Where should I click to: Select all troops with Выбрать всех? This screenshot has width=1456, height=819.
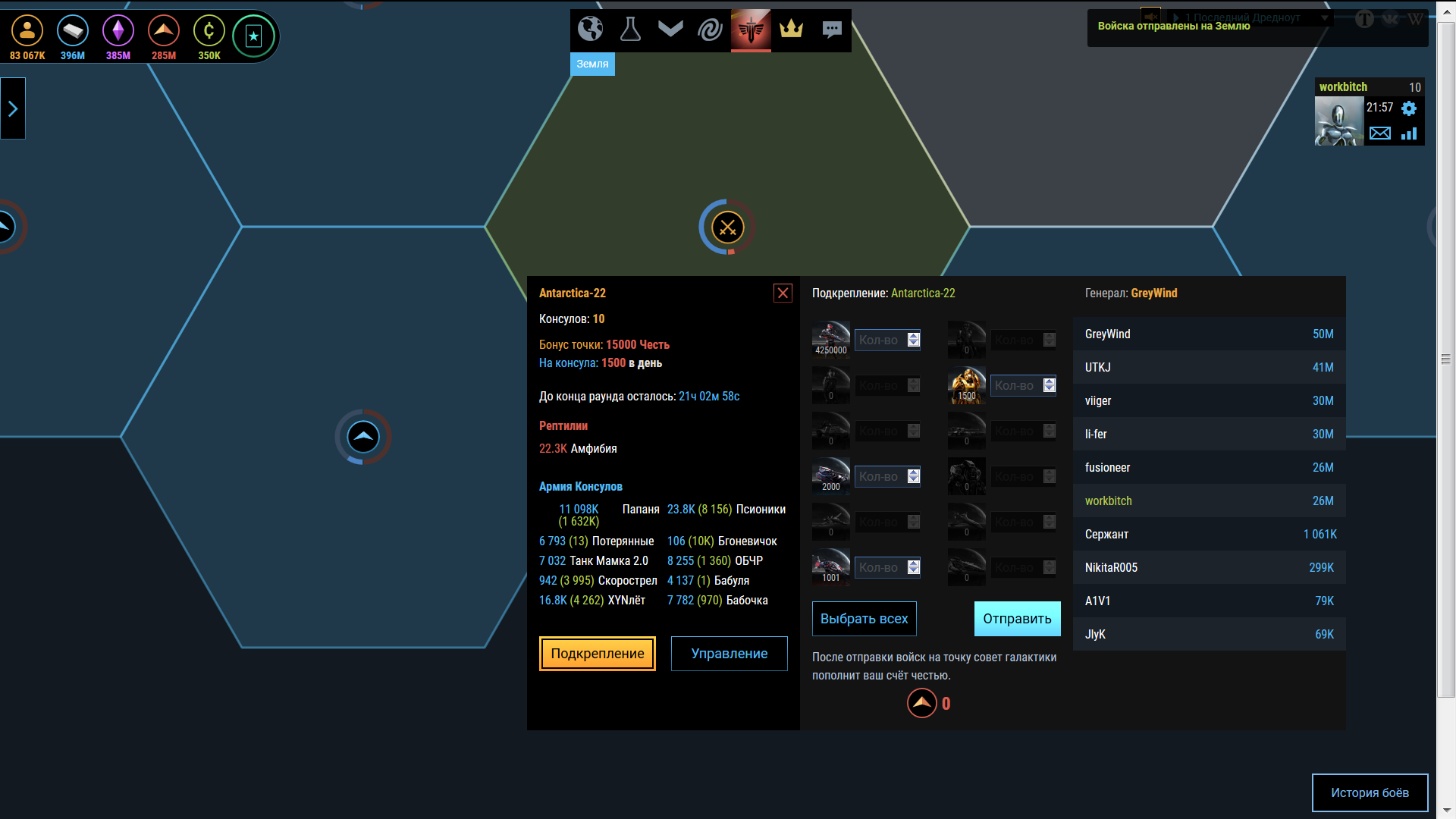click(x=864, y=619)
